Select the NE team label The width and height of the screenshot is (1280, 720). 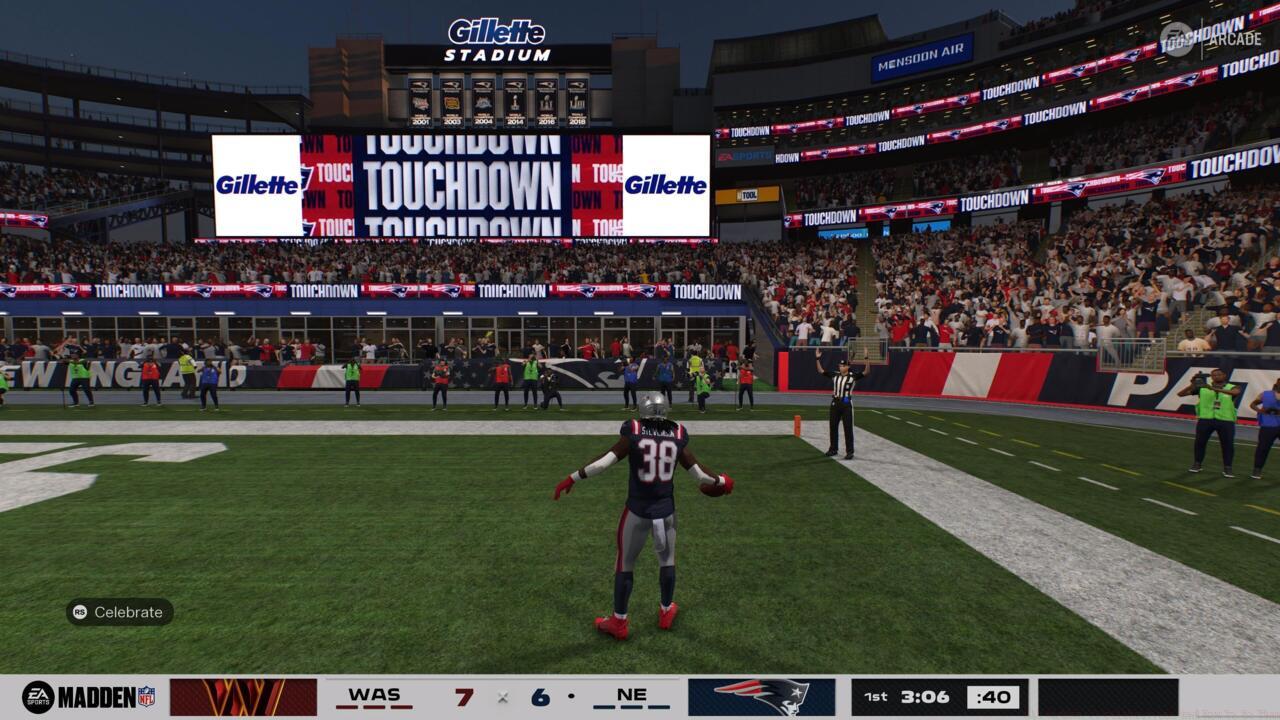coord(630,692)
